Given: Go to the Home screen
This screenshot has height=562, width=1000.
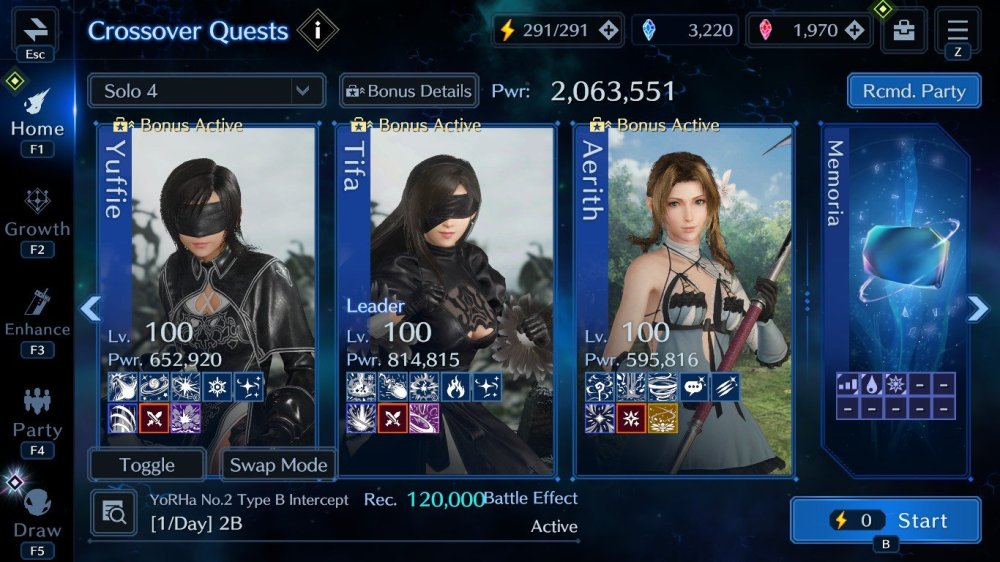Looking at the screenshot, I should coord(37,115).
